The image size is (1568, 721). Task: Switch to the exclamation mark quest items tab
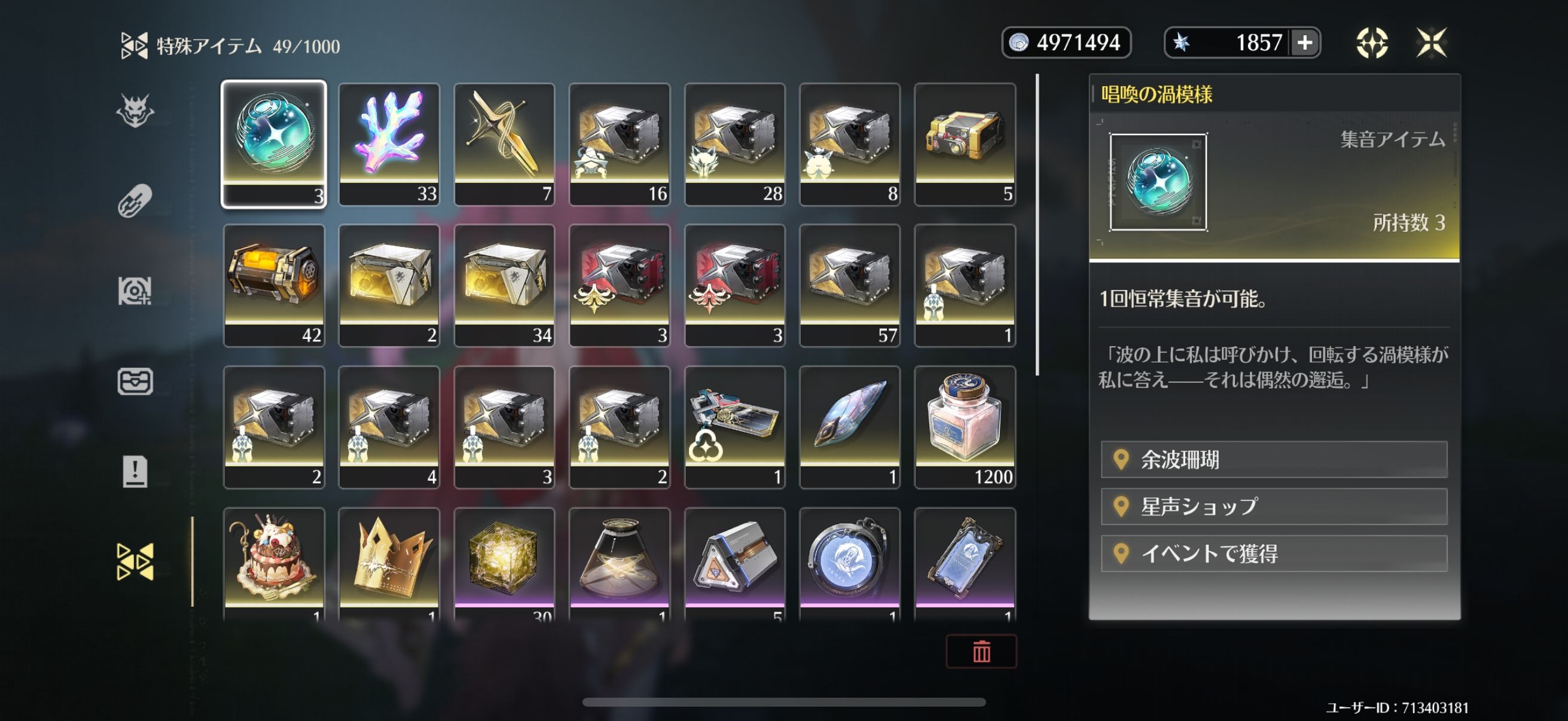click(135, 472)
